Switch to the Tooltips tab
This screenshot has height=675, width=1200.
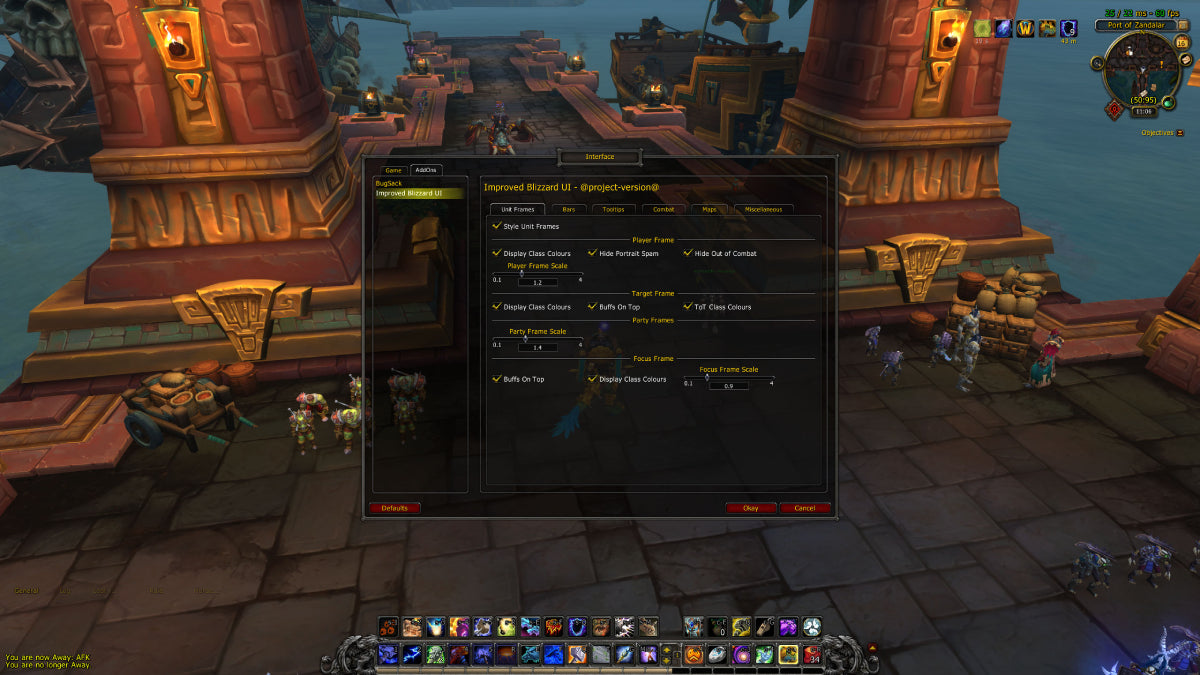pos(613,209)
